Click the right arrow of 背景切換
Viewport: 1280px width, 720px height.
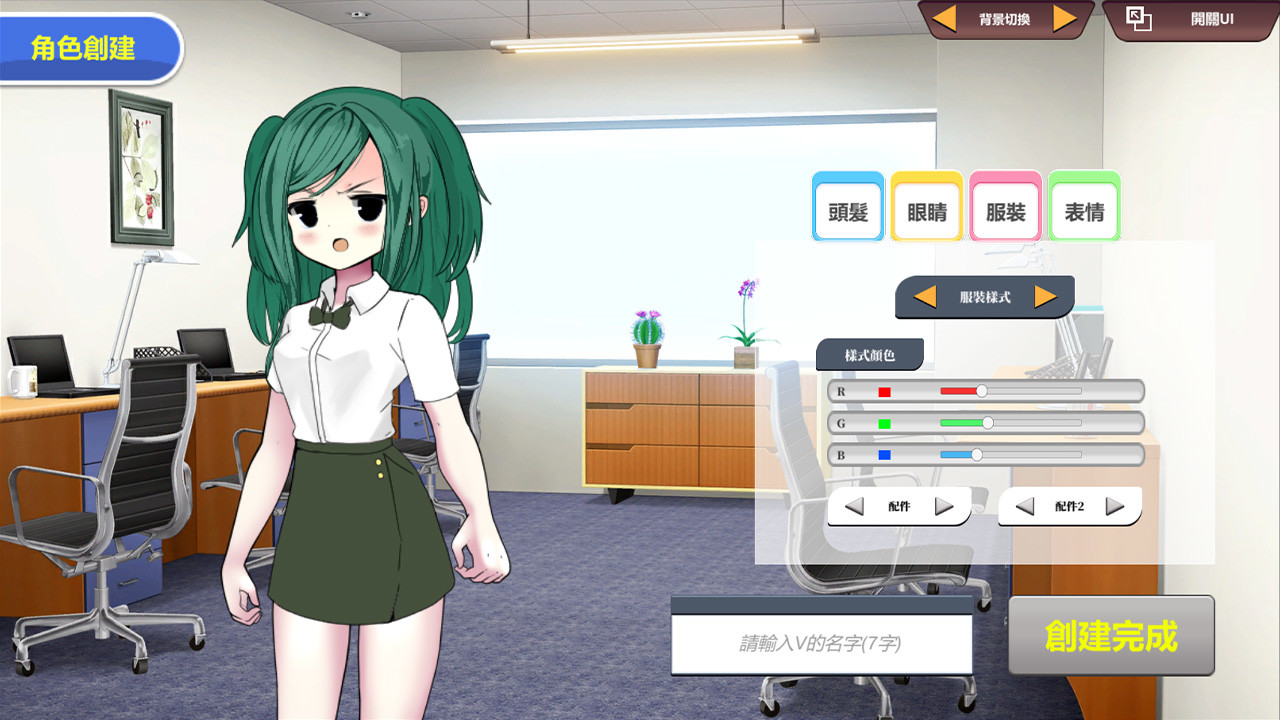(x=1066, y=17)
